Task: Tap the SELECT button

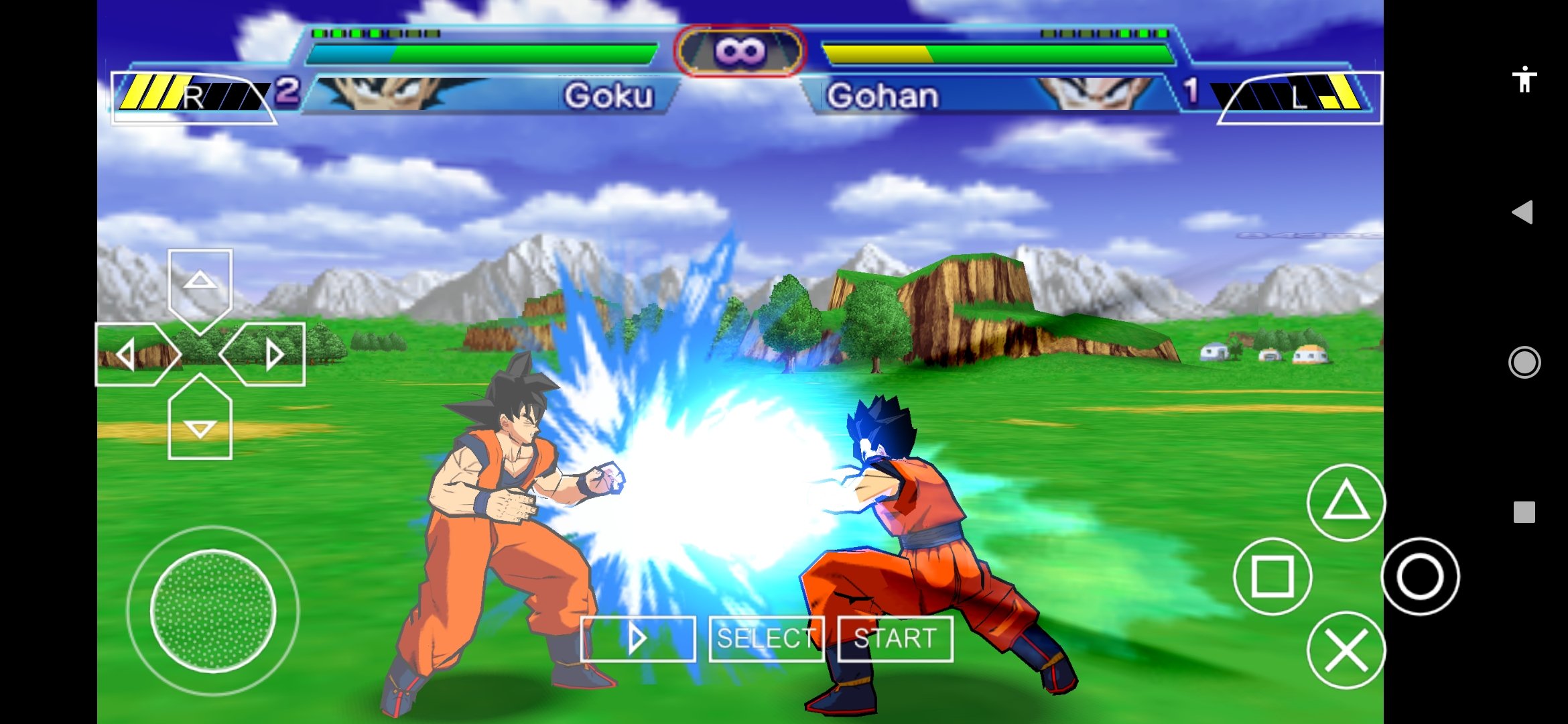Action: coord(767,639)
